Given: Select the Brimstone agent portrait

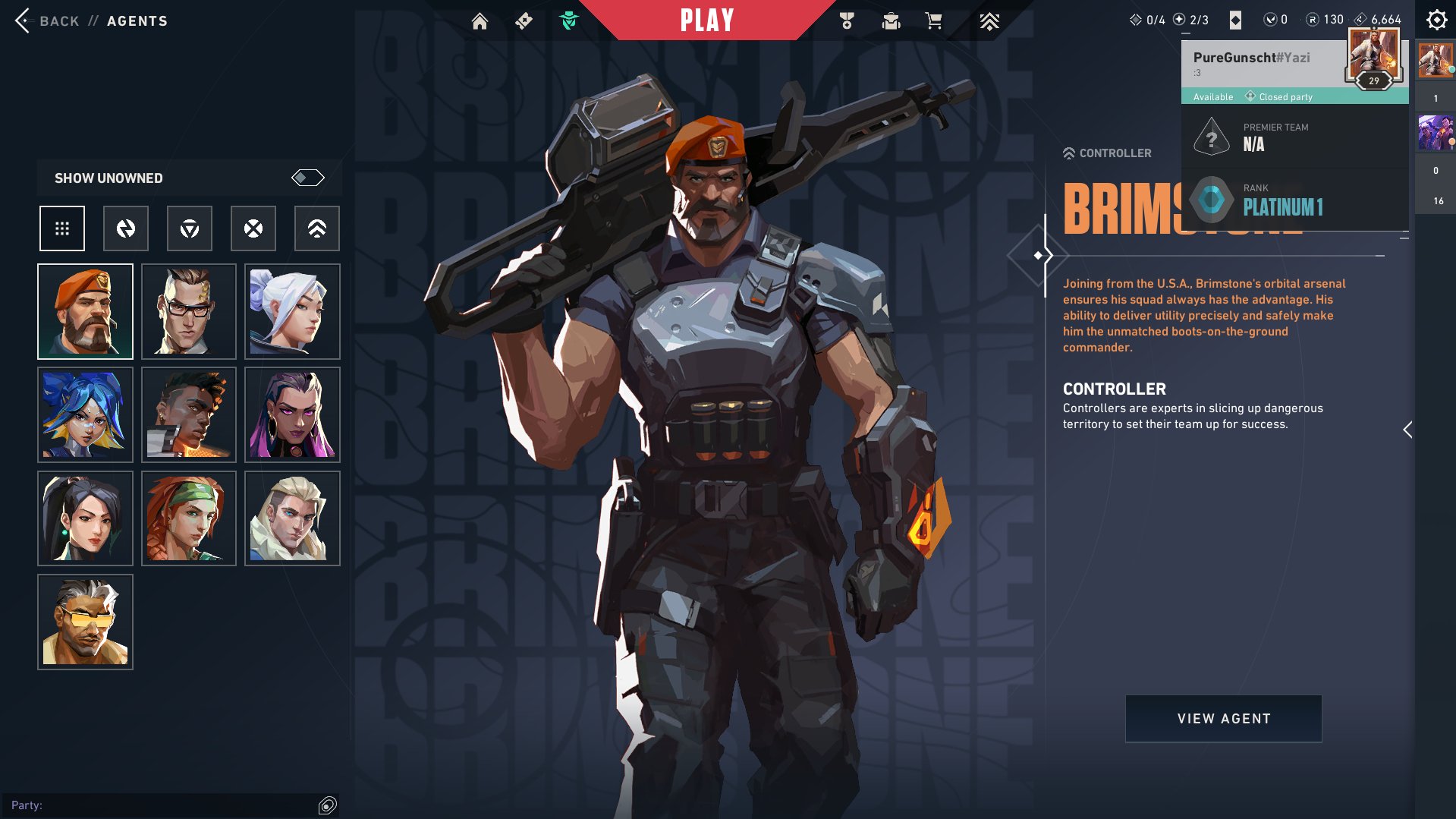Looking at the screenshot, I should pos(85,312).
